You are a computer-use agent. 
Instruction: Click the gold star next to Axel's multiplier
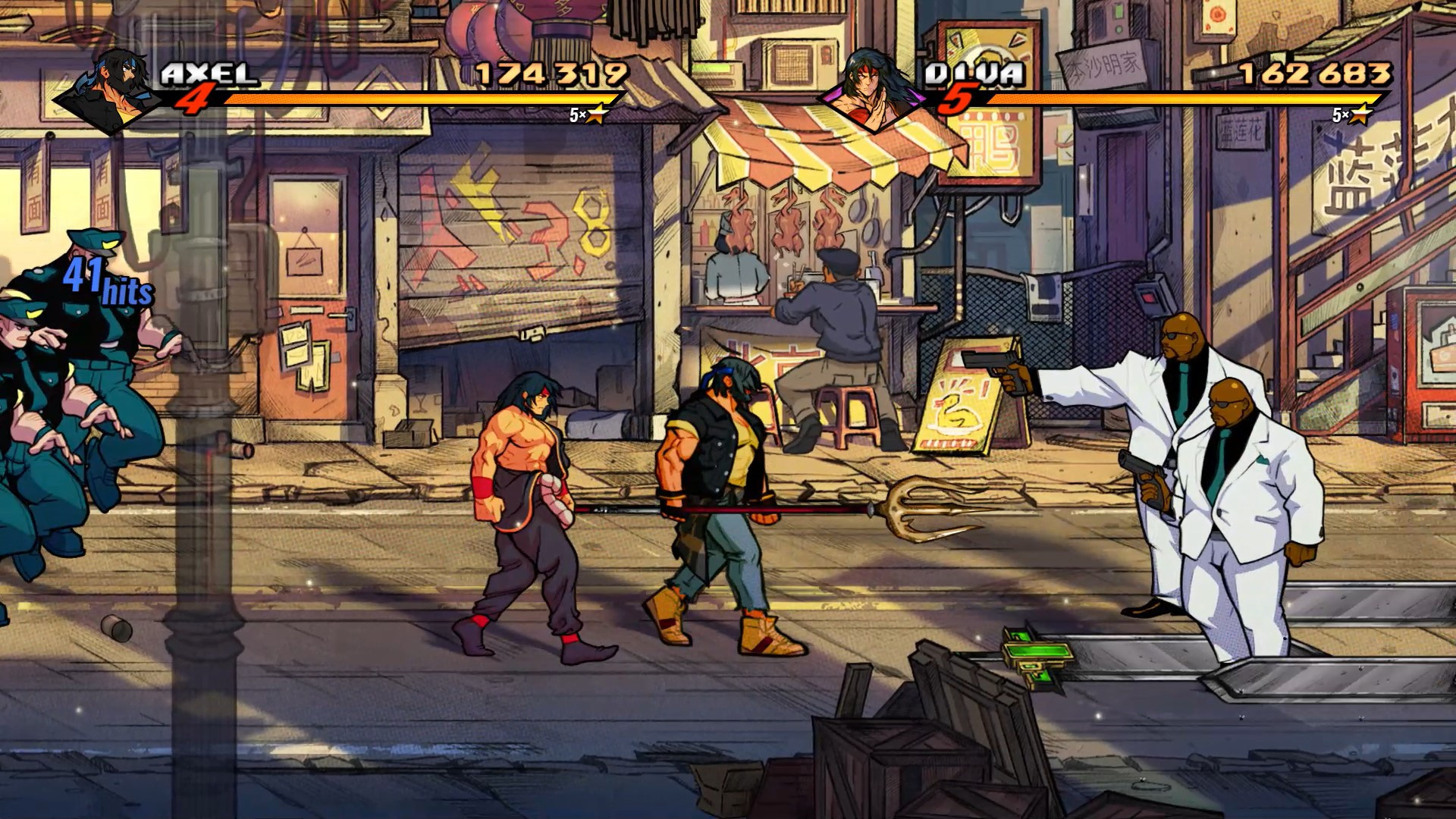coord(598,115)
